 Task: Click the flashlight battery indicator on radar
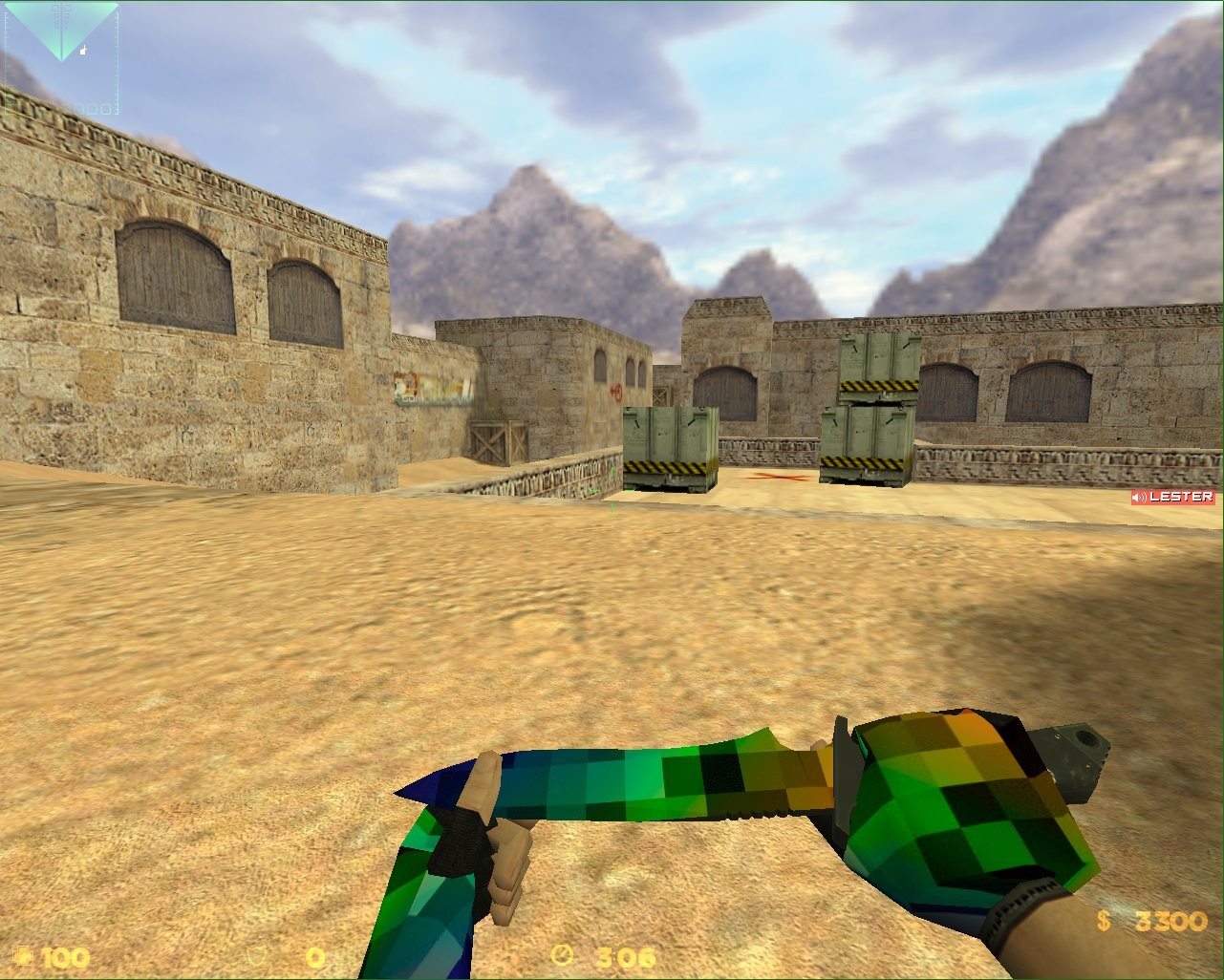(82, 50)
